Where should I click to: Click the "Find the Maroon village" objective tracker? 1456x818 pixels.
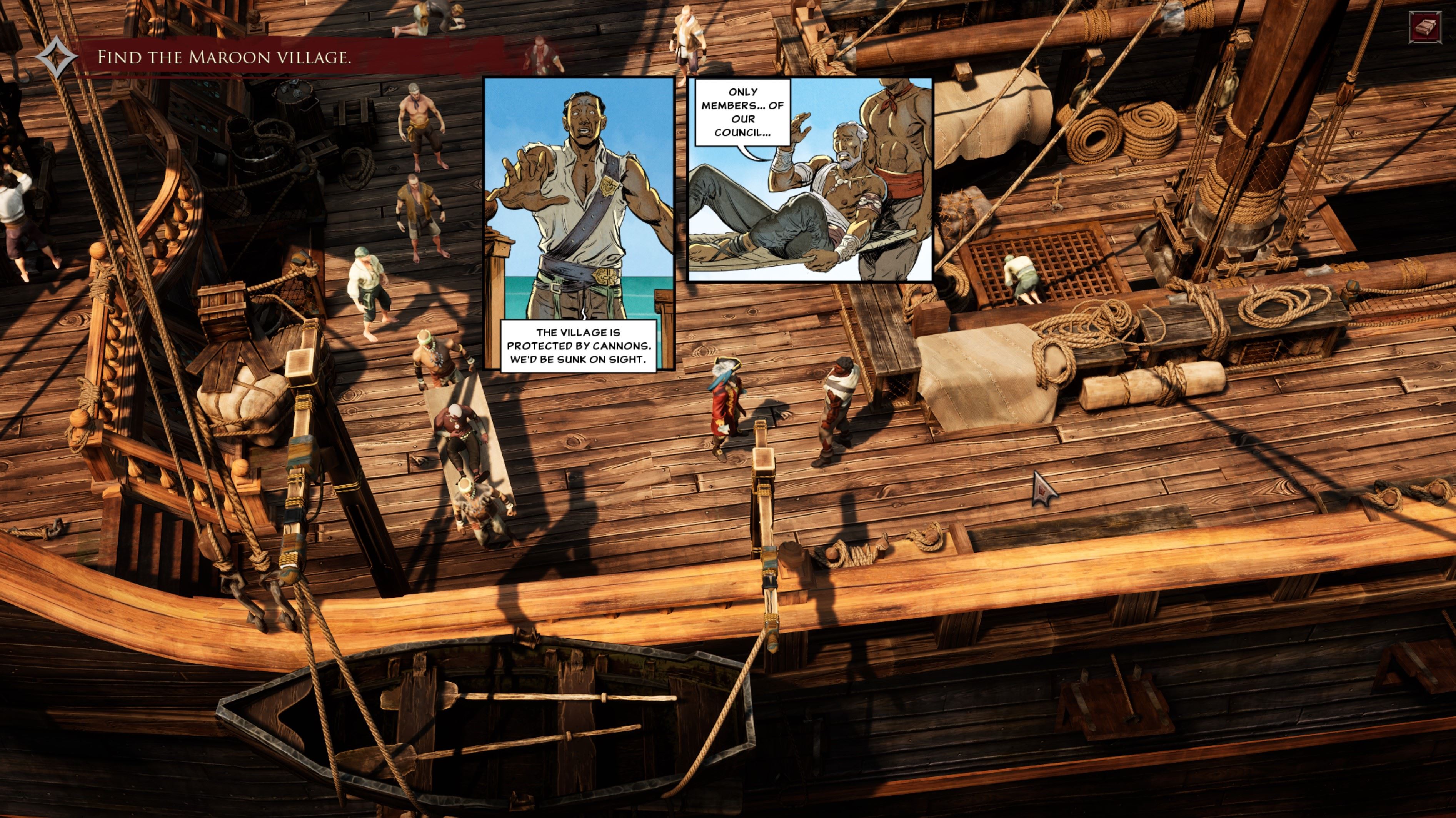(x=224, y=57)
